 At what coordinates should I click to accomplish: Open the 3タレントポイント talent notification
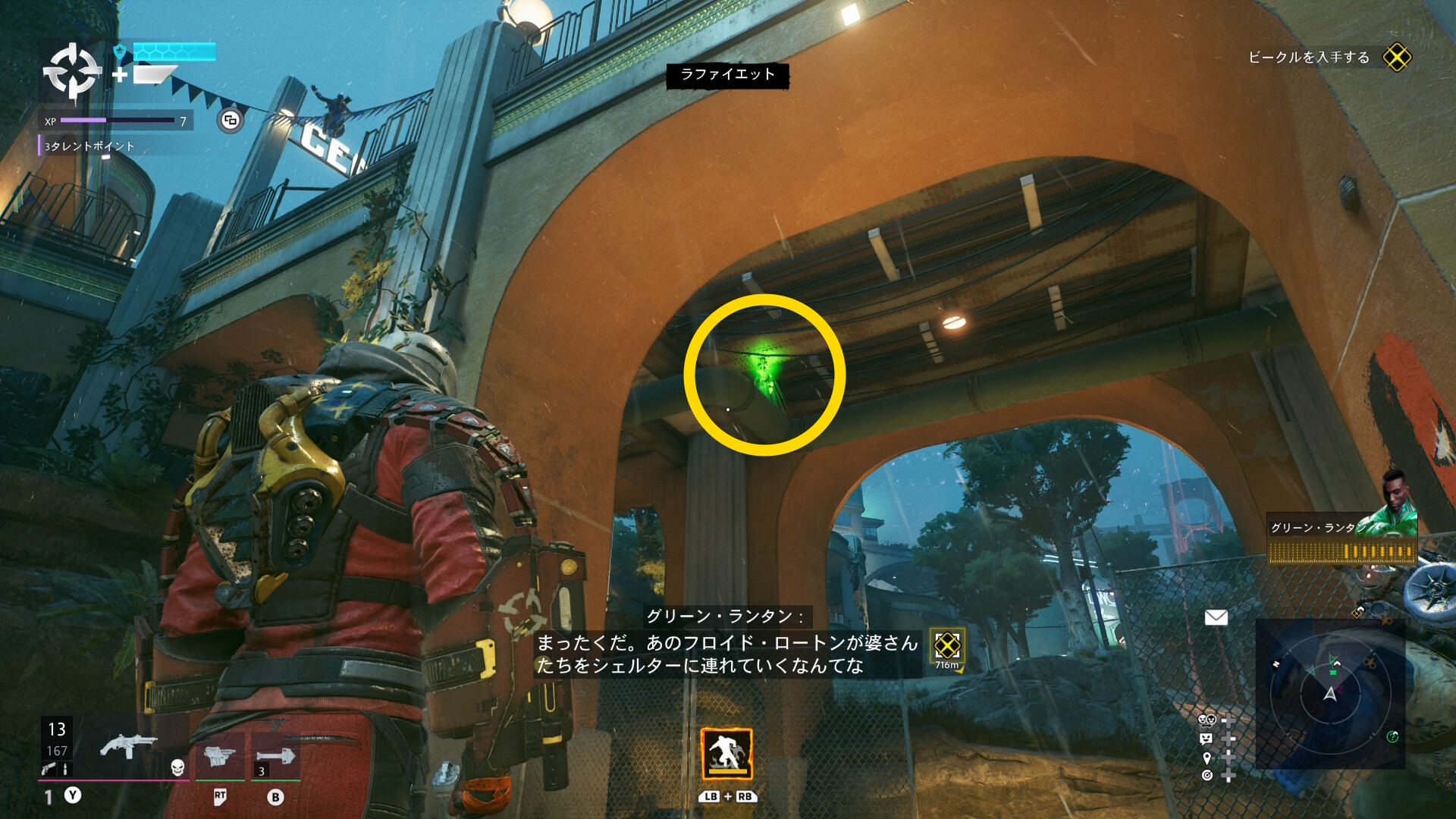(89, 146)
